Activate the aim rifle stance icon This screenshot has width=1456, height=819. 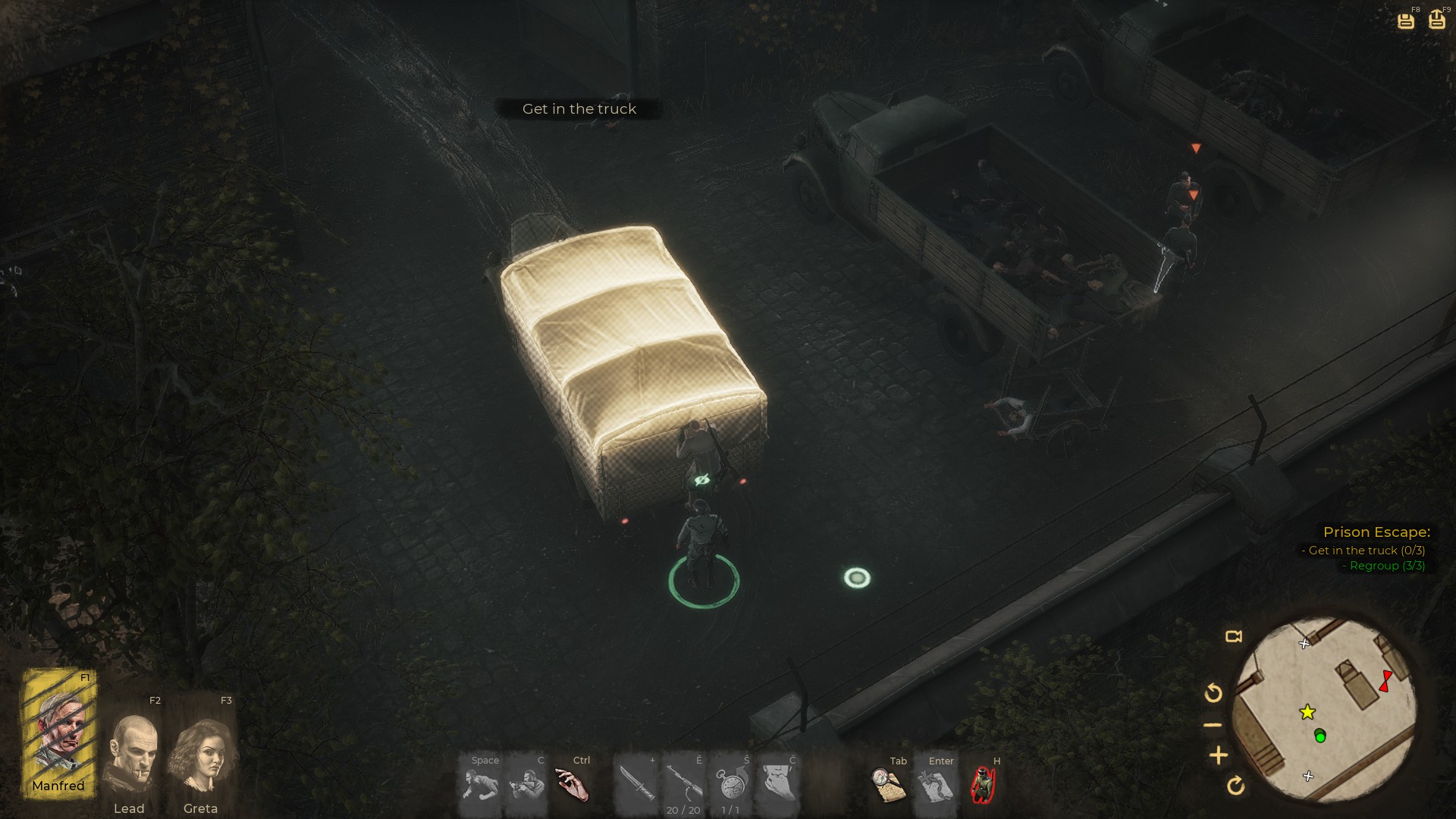click(527, 786)
